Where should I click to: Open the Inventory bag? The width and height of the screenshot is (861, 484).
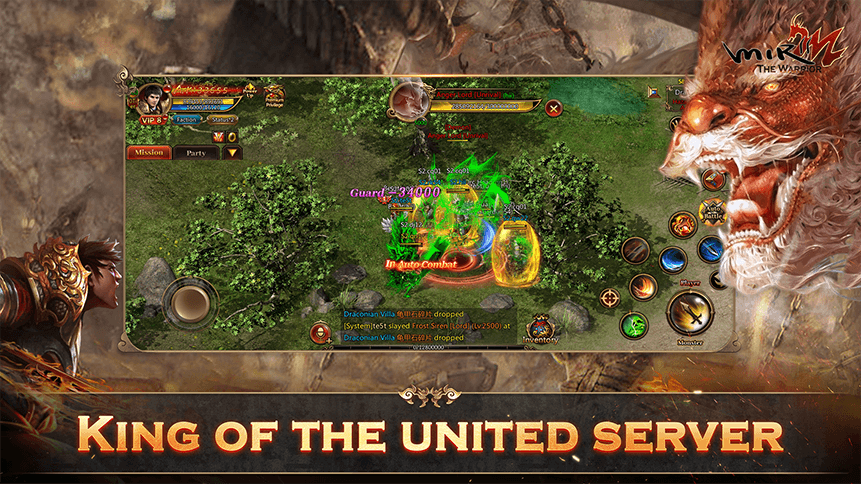[x=541, y=330]
